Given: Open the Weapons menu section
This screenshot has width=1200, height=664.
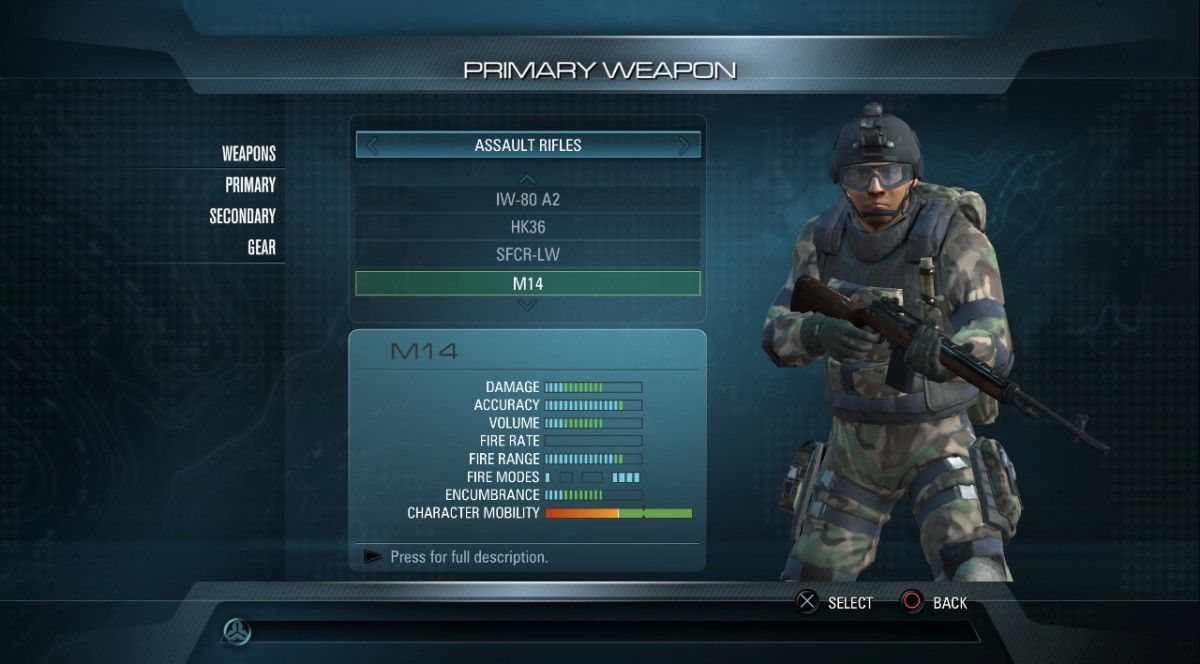Looking at the screenshot, I should (x=248, y=154).
